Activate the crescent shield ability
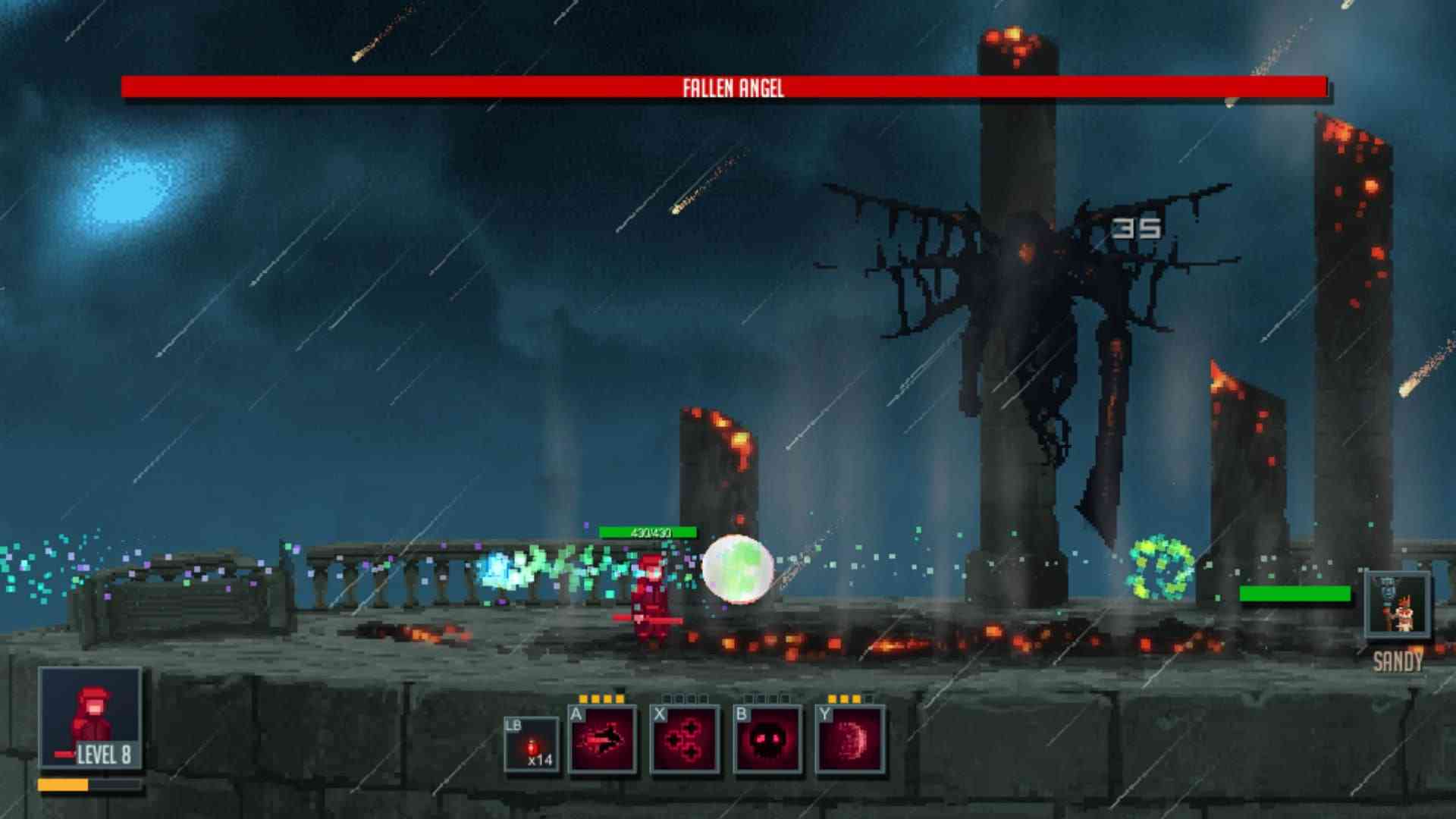Screen dimensions: 1456x819 pyautogui.click(x=850, y=739)
